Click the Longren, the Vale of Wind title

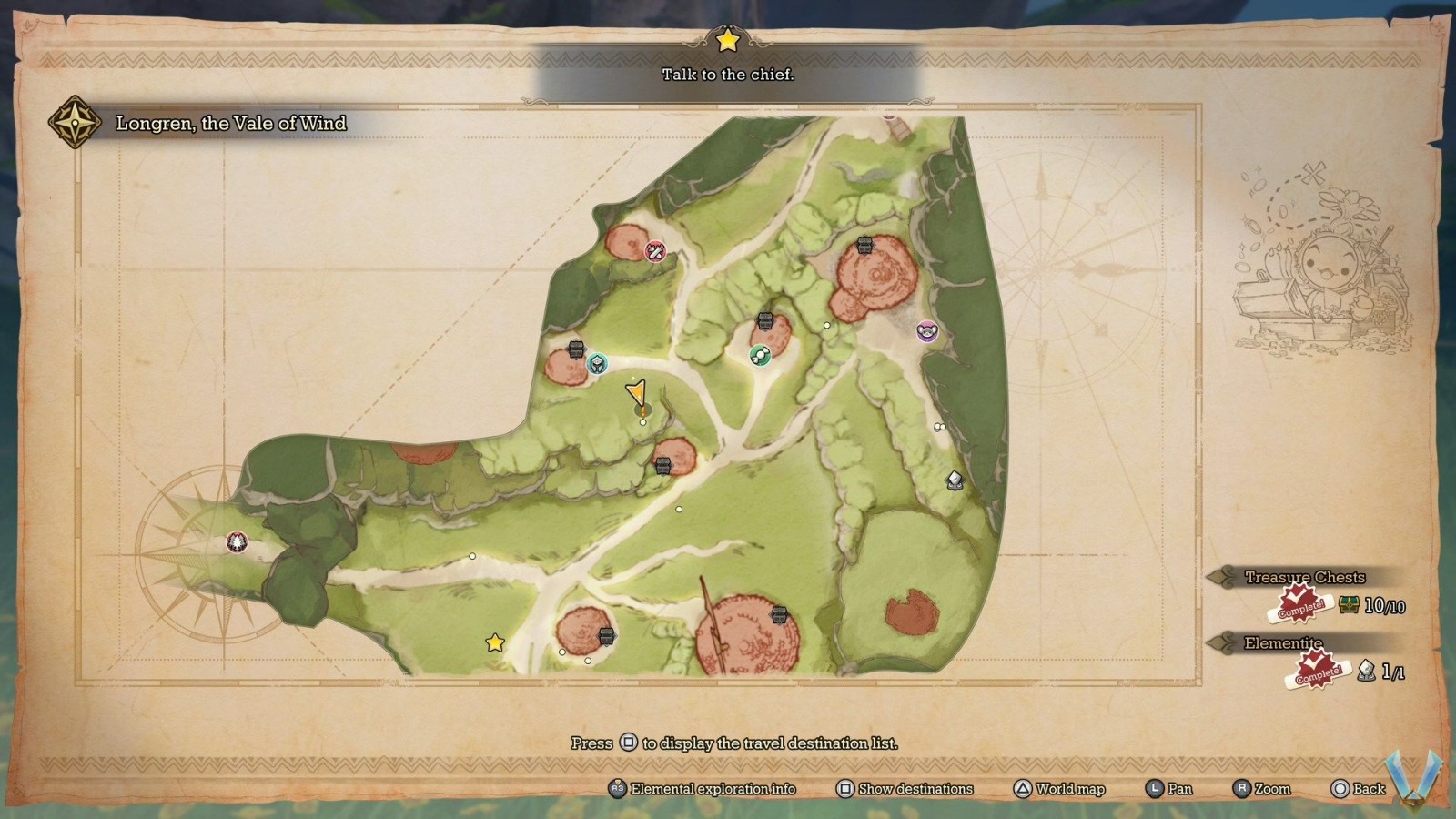(231, 124)
